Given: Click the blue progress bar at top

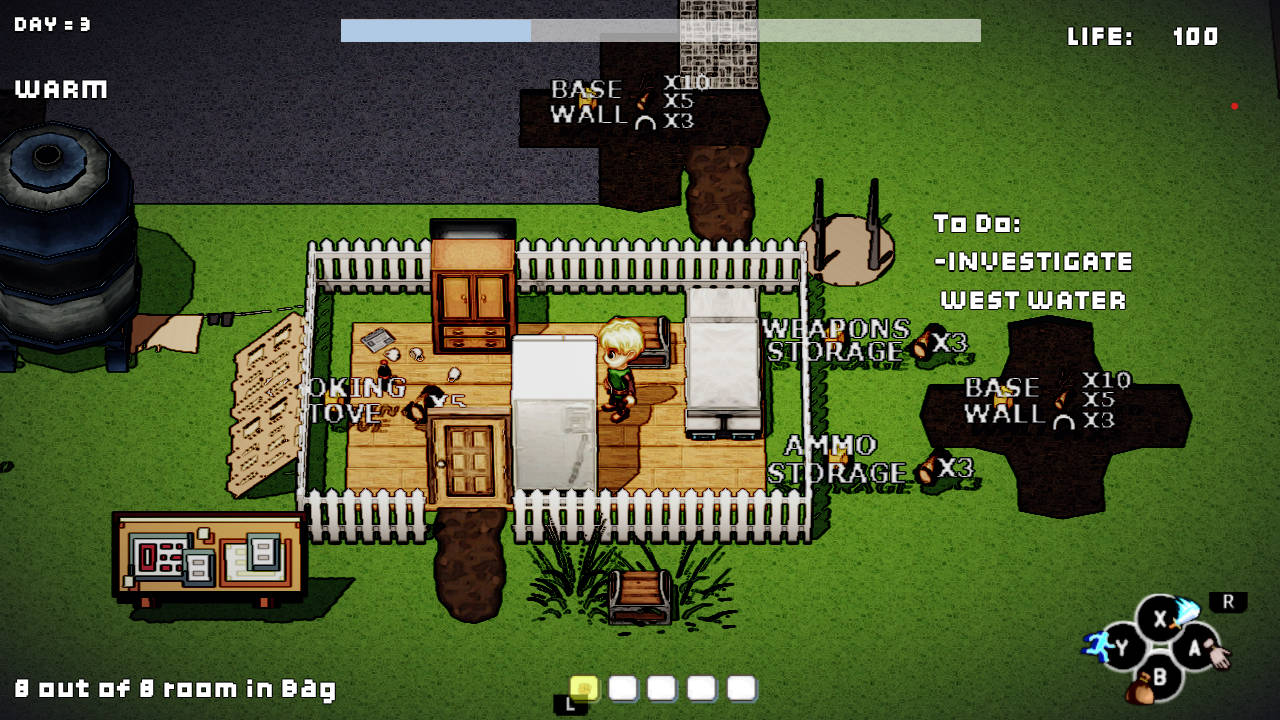Looking at the screenshot, I should tap(435, 30).
